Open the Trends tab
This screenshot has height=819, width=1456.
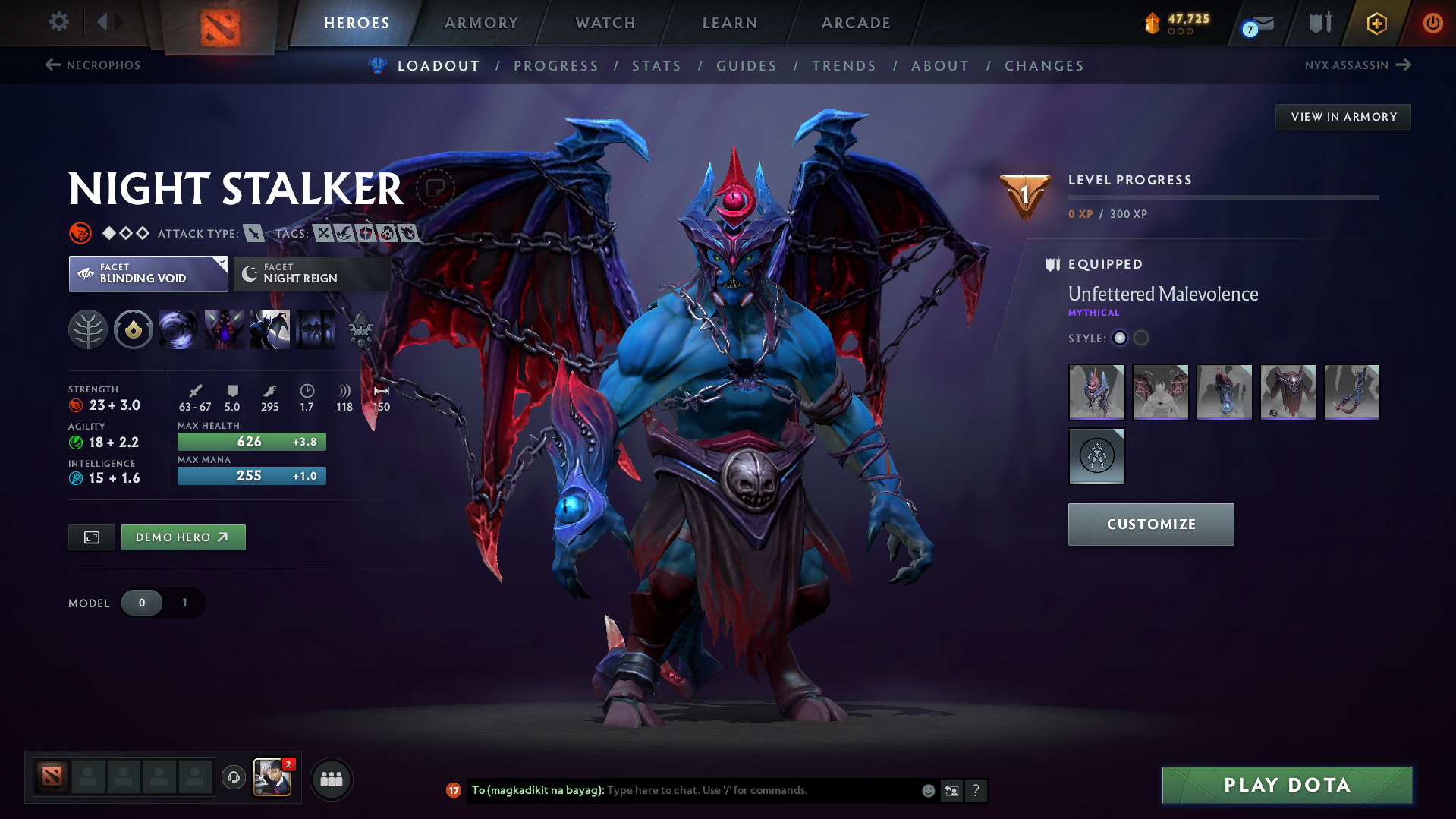tap(844, 65)
